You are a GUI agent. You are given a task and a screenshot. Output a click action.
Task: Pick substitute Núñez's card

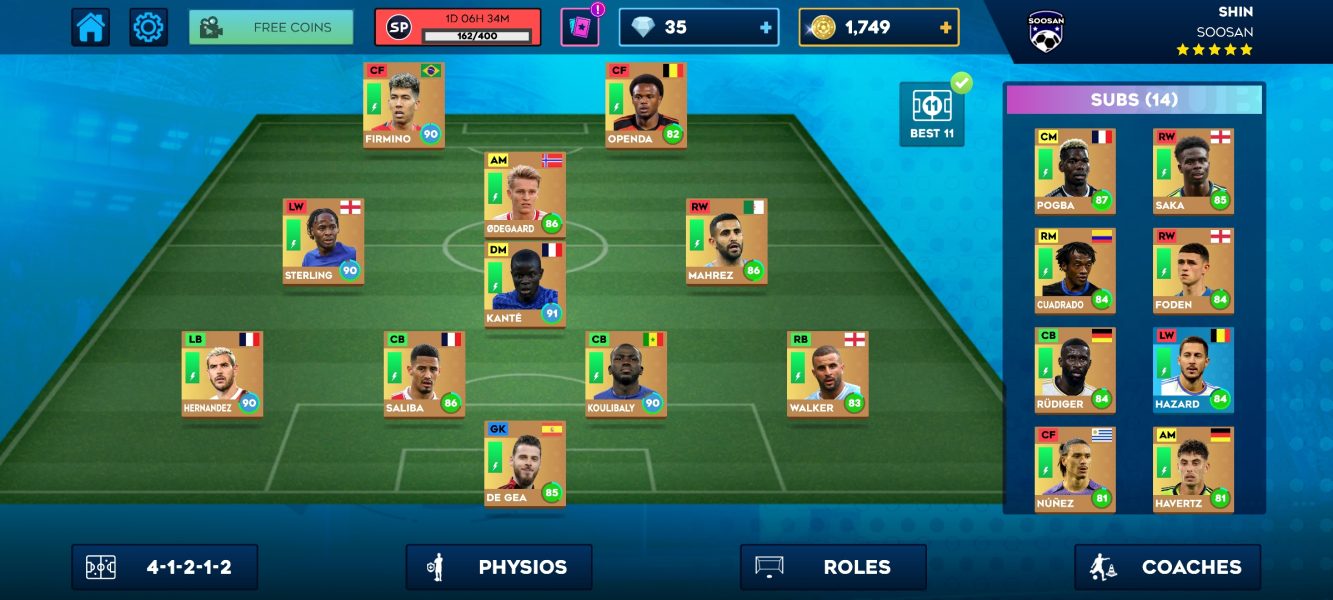click(x=1075, y=469)
